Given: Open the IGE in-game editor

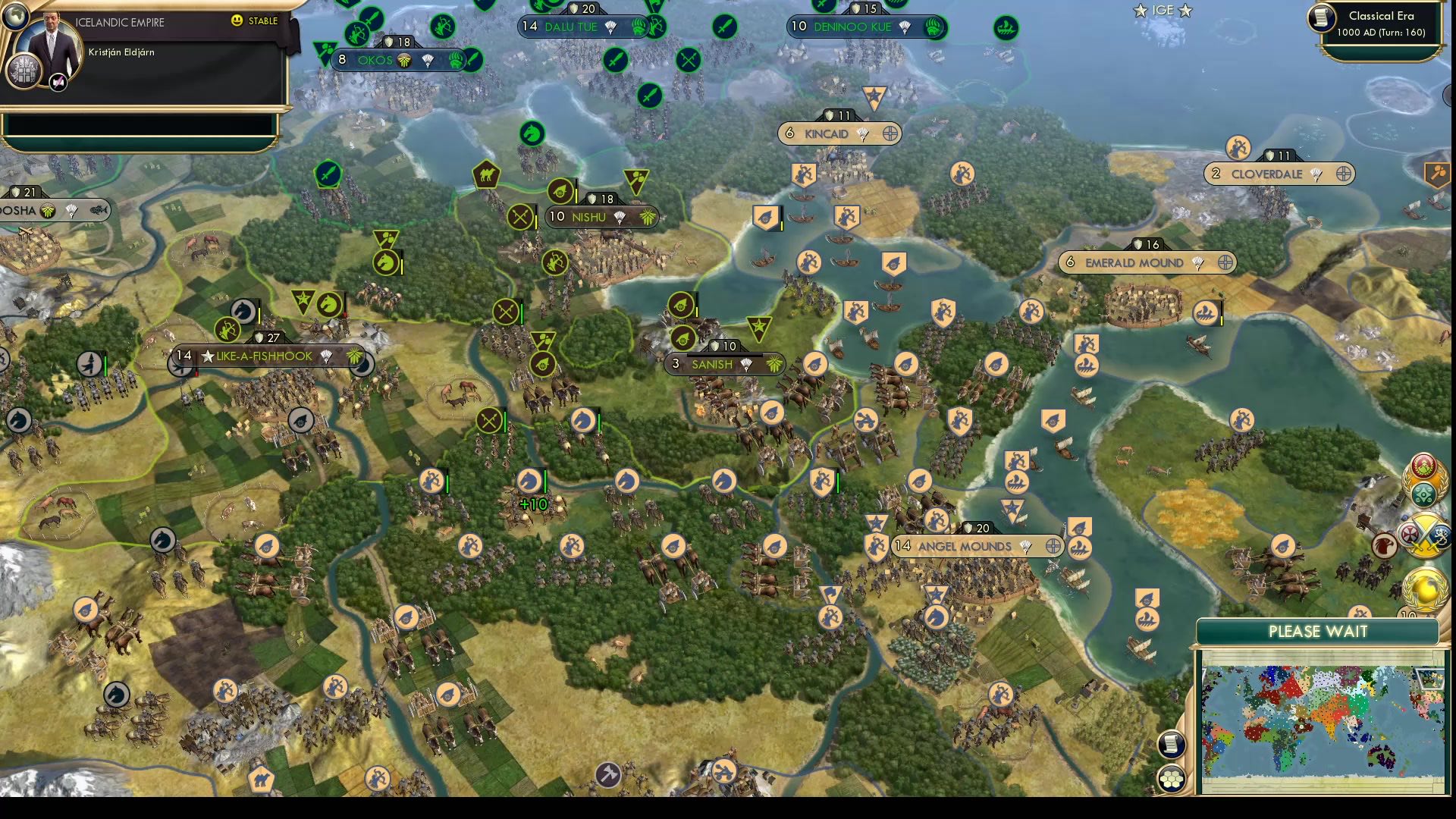Looking at the screenshot, I should [x=1163, y=11].
